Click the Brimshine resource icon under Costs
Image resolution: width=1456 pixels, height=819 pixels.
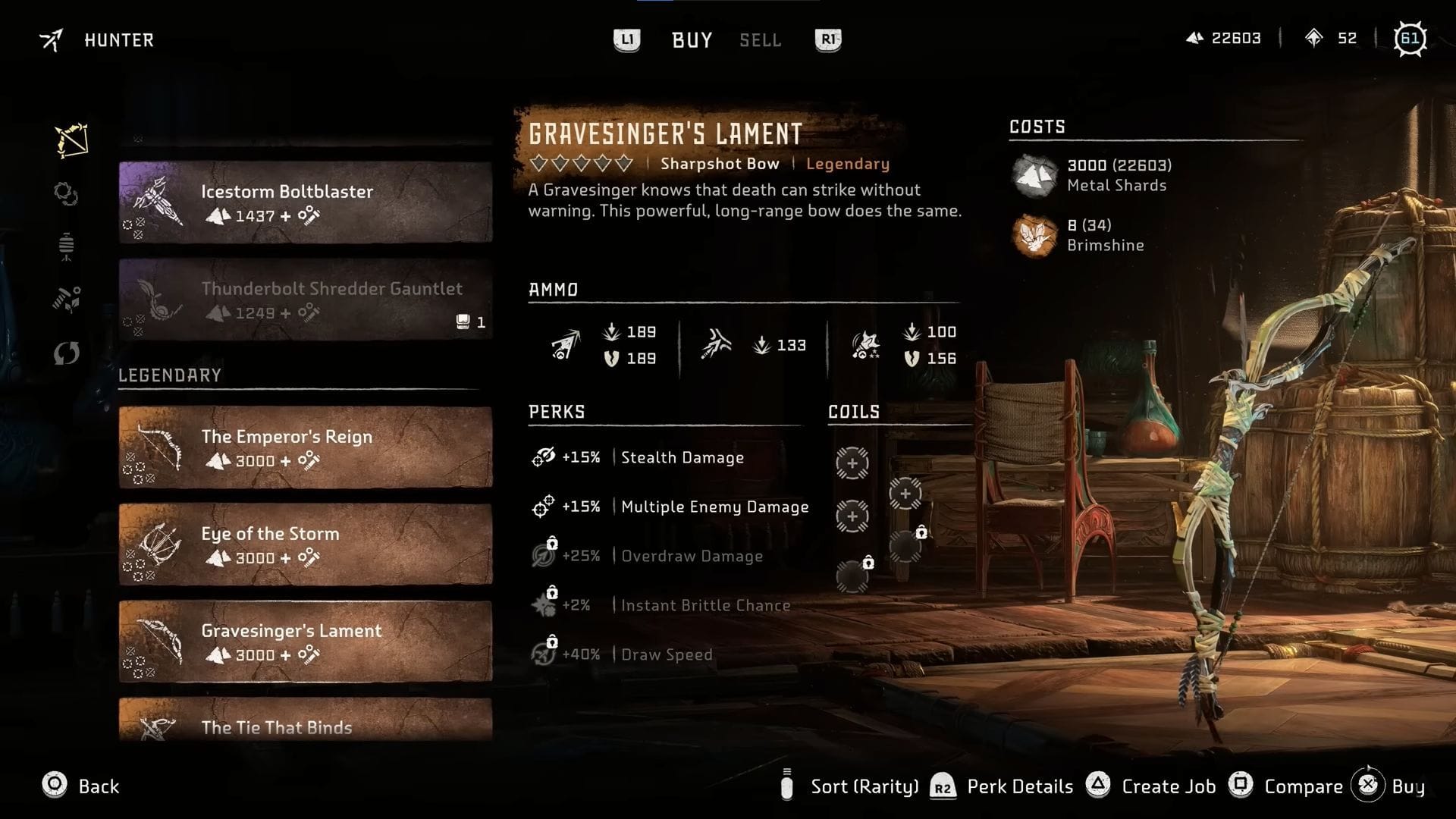click(1033, 235)
